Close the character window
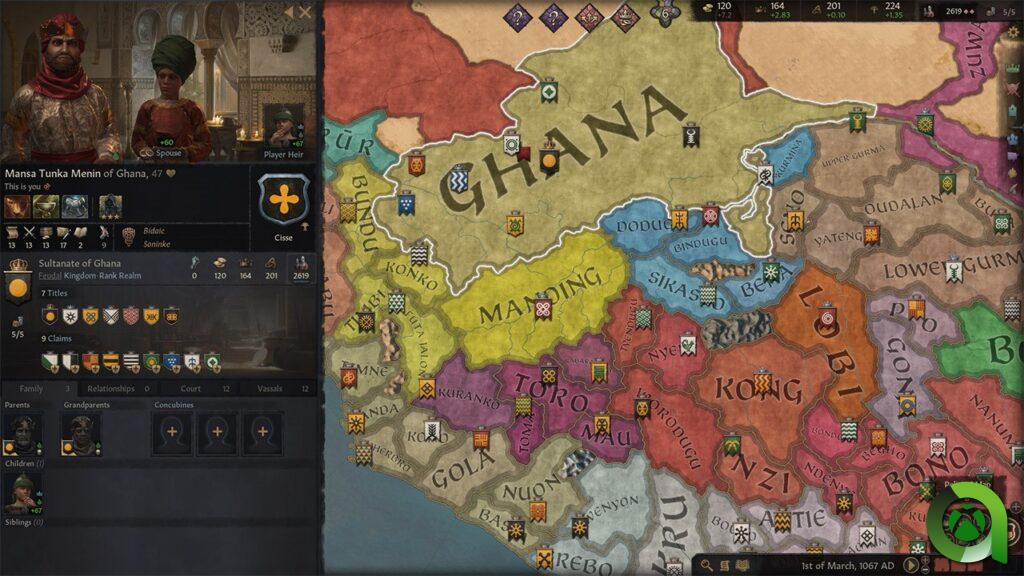This screenshot has width=1024, height=576. tap(305, 12)
